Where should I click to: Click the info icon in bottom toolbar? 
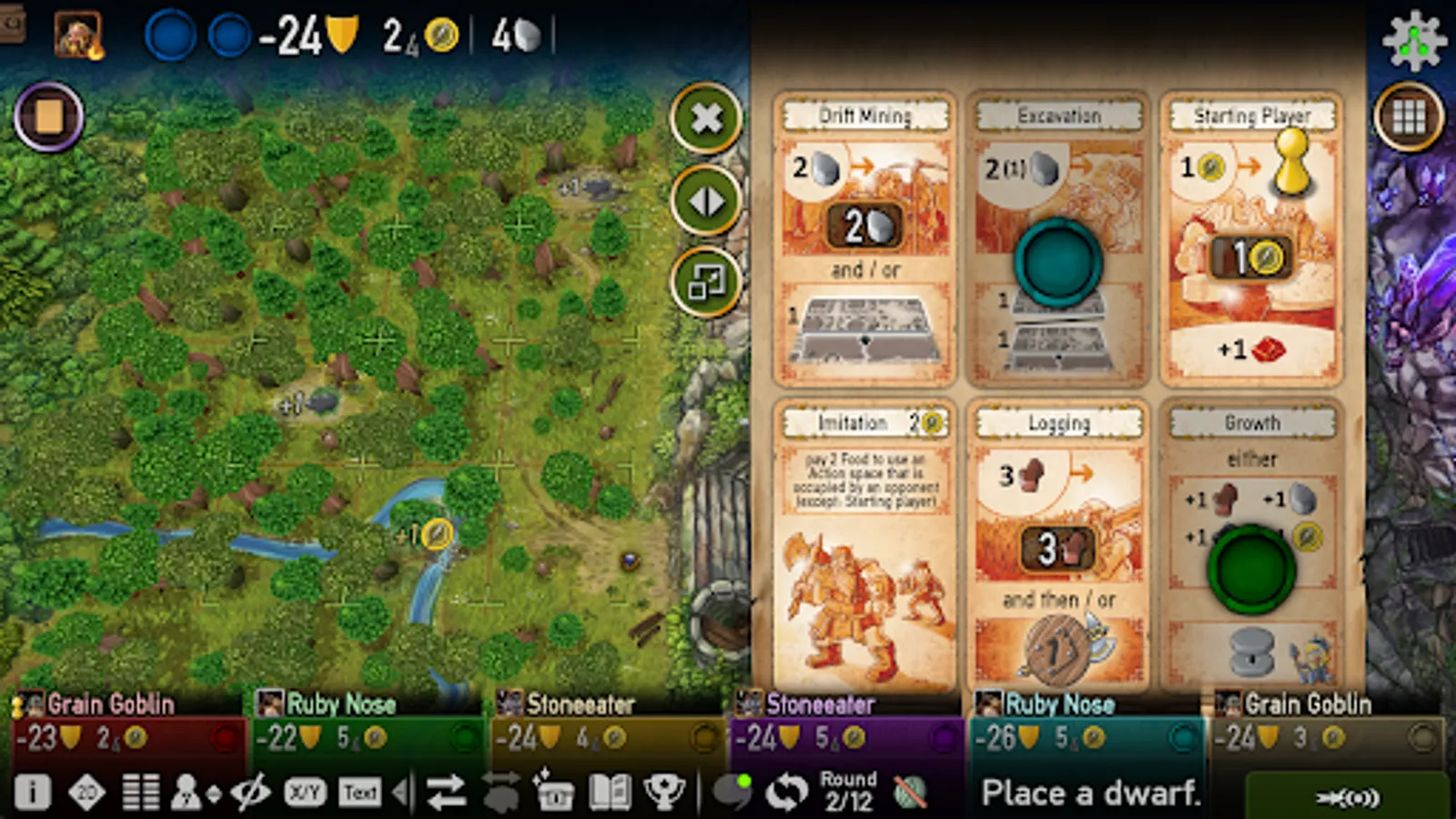click(x=34, y=792)
